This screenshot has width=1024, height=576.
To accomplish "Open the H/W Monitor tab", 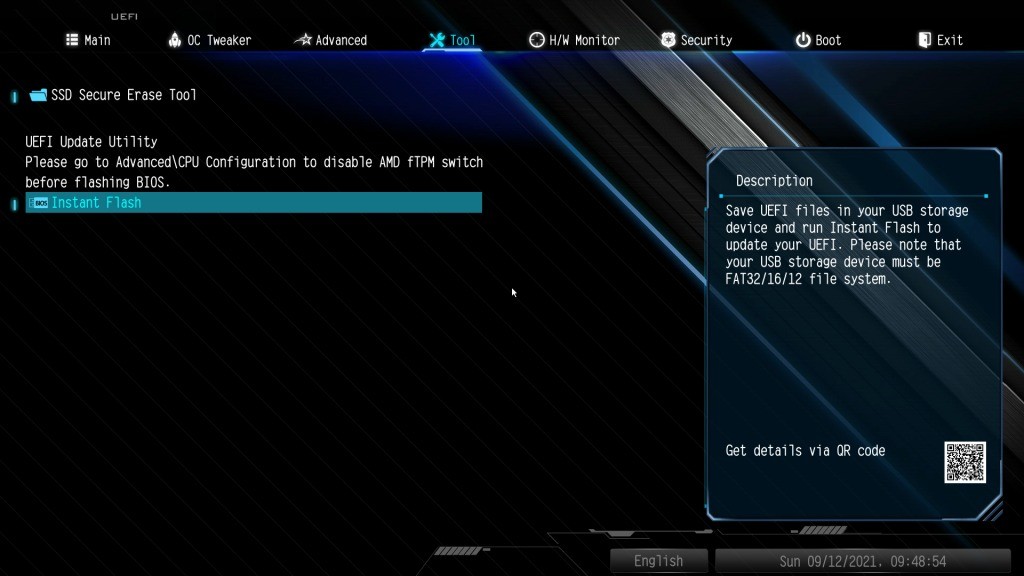I will 574,40.
